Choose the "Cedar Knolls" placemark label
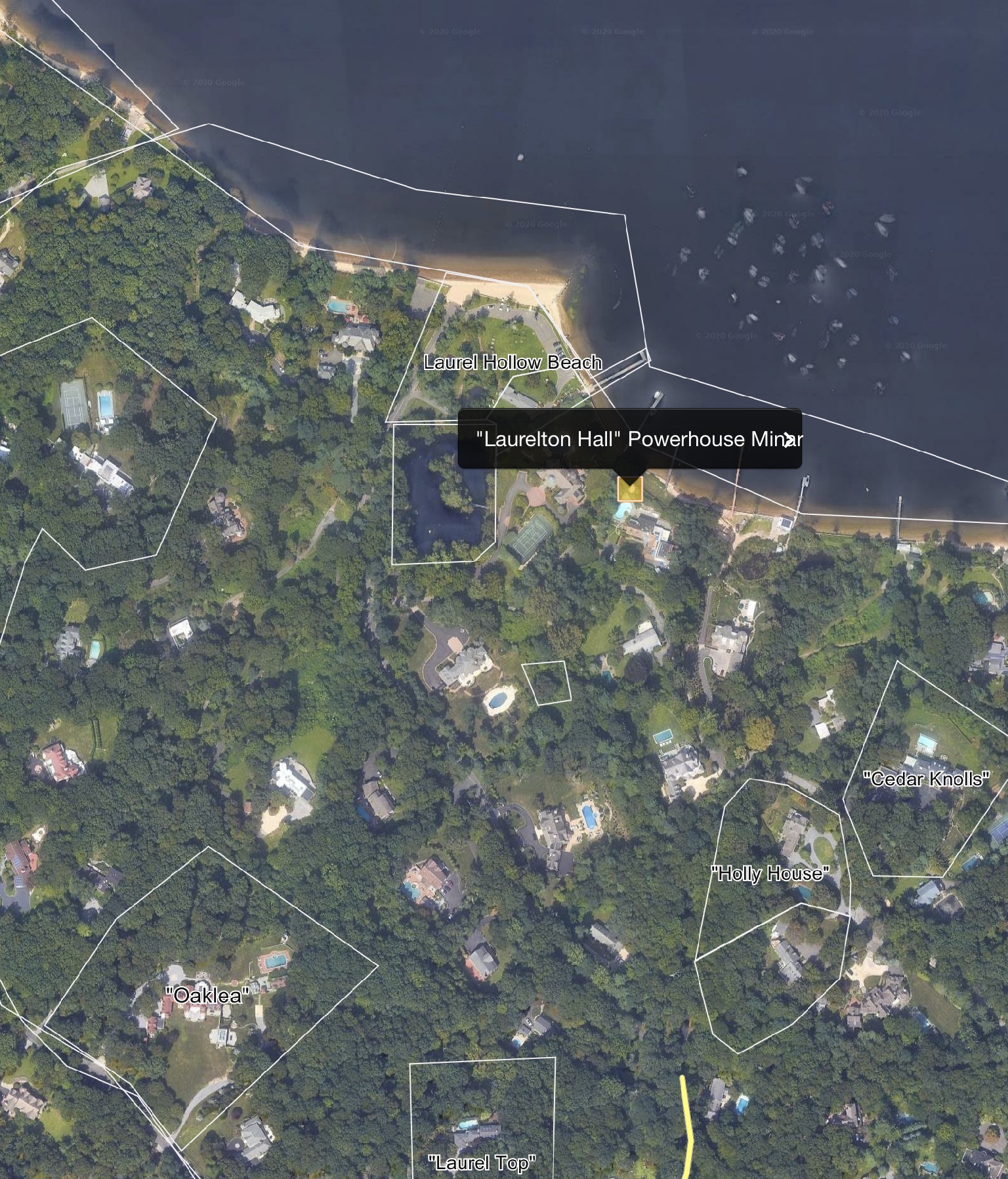 (x=926, y=779)
